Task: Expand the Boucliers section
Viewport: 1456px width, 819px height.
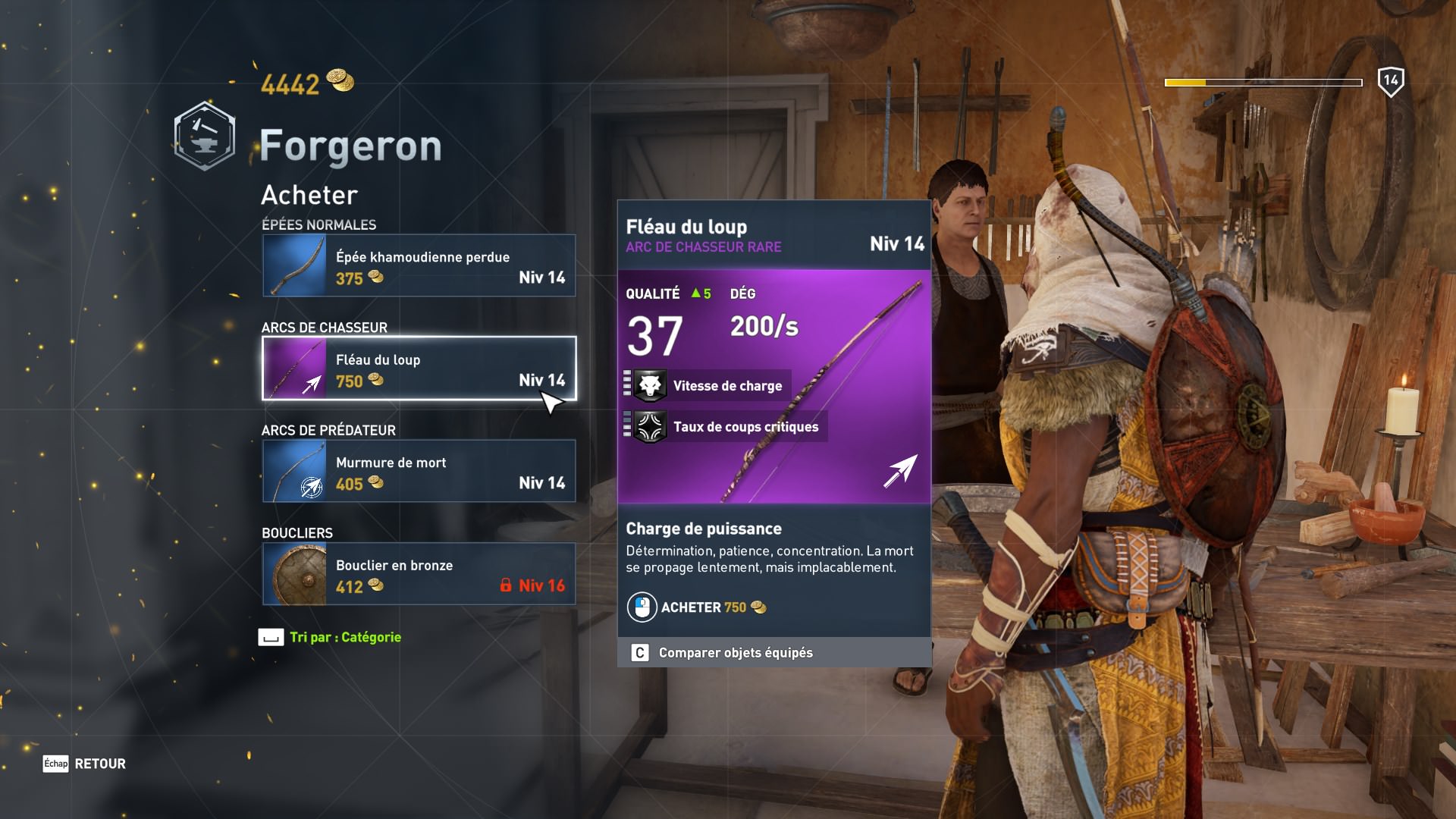Action: click(x=297, y=532)
